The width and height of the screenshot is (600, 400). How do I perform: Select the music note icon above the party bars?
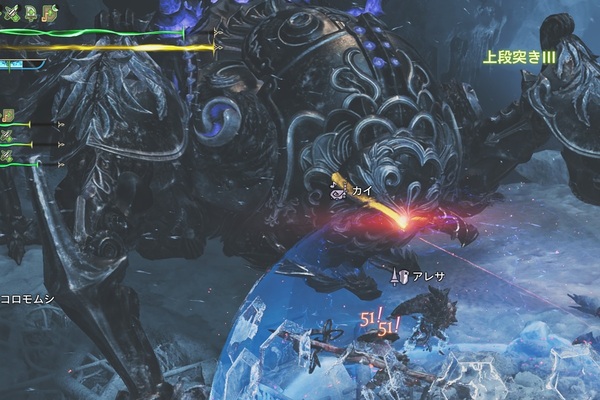click(x=8, y=116)
